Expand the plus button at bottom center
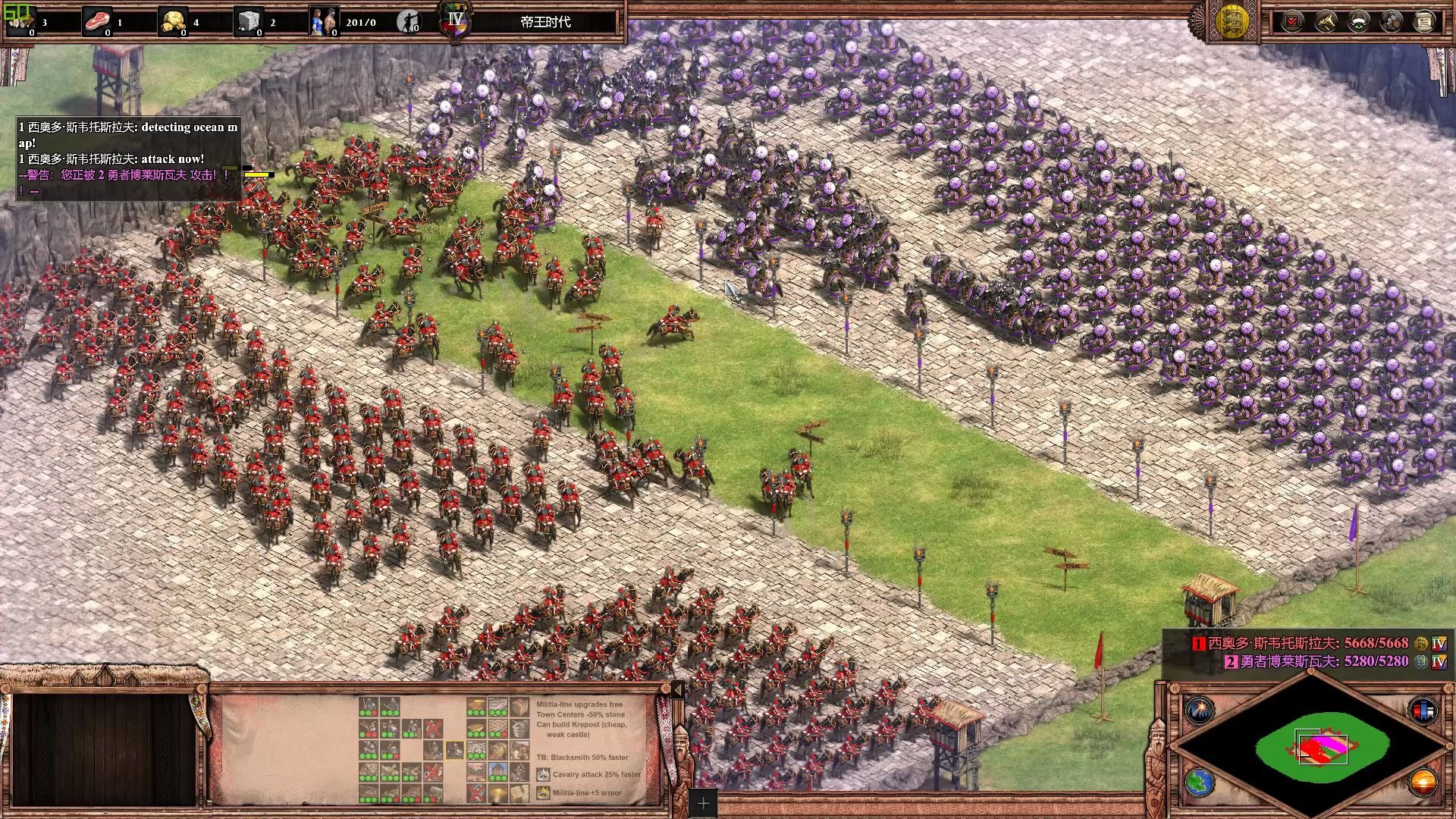 point(703,803)
